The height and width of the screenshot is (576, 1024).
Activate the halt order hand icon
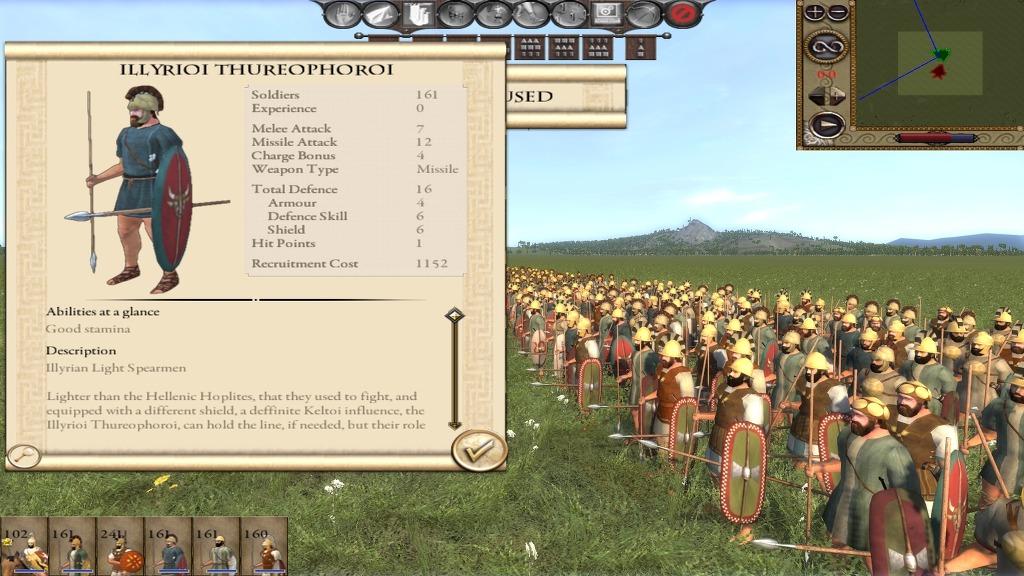point(342,14)
